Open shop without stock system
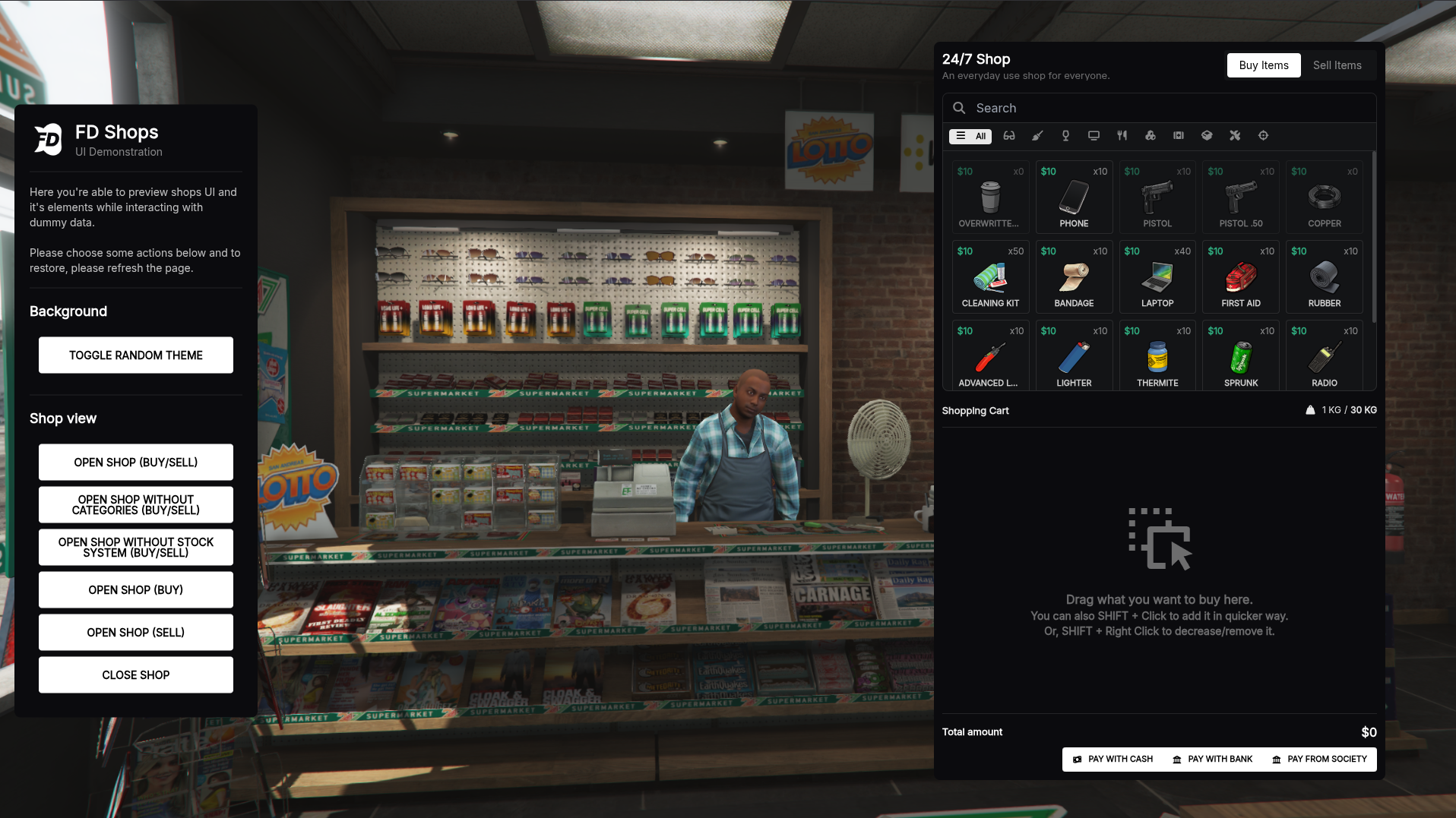 click(135, 547)
